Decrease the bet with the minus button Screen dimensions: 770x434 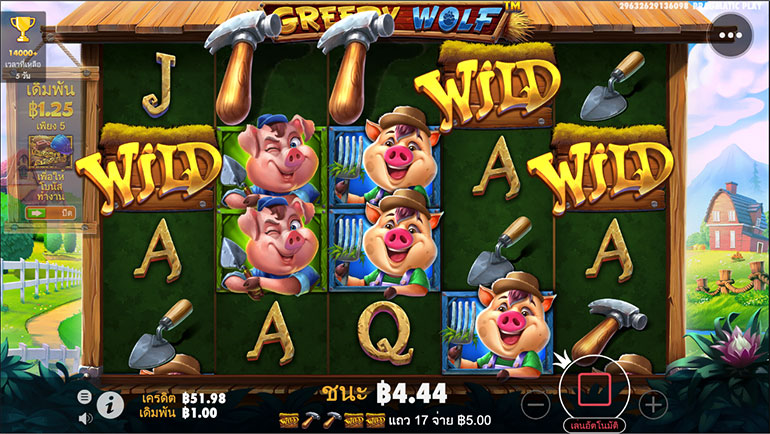(535, 405)
